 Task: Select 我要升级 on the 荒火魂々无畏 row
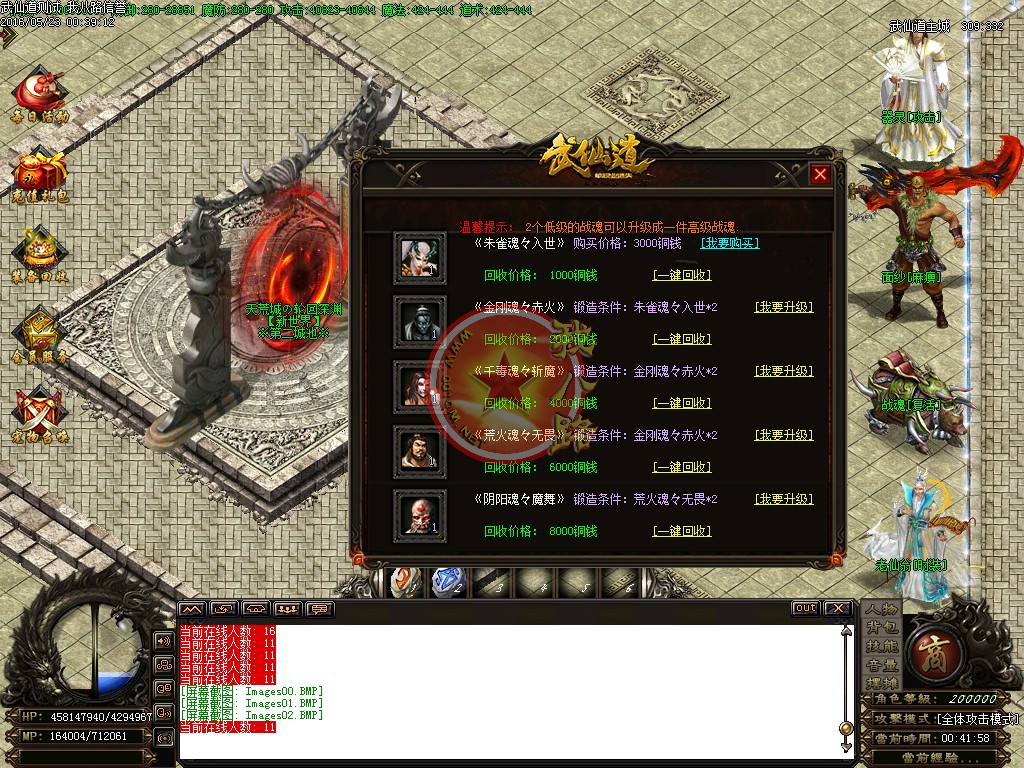tap(783, 435)
